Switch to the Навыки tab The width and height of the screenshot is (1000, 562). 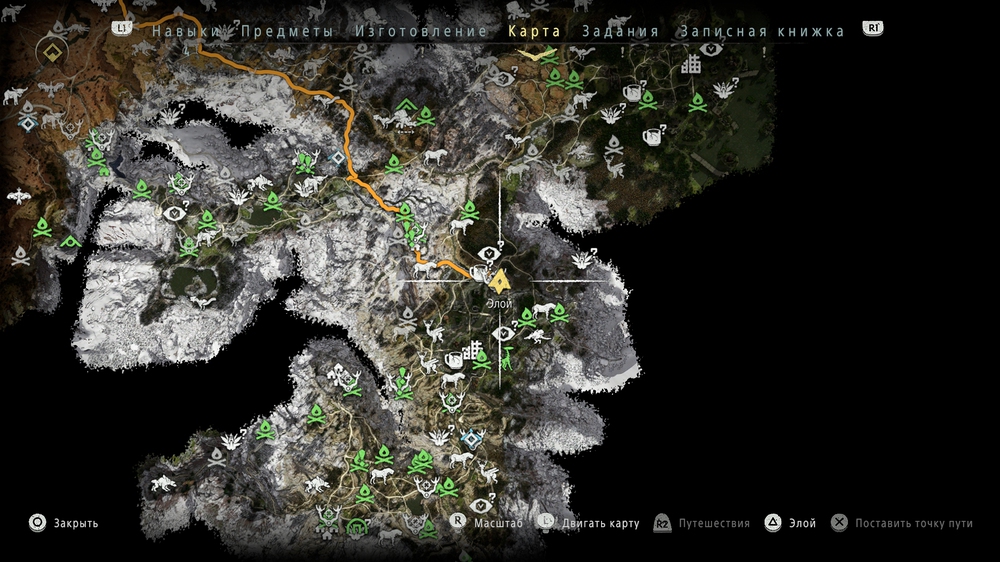185,31
